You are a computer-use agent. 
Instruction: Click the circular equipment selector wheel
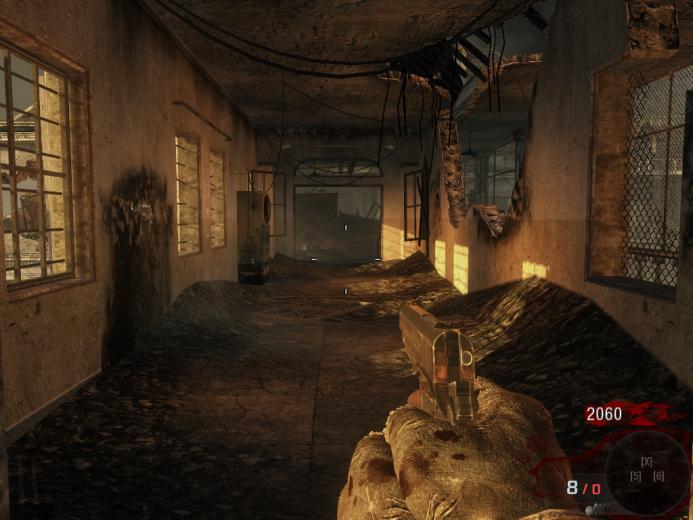[647, 470]
